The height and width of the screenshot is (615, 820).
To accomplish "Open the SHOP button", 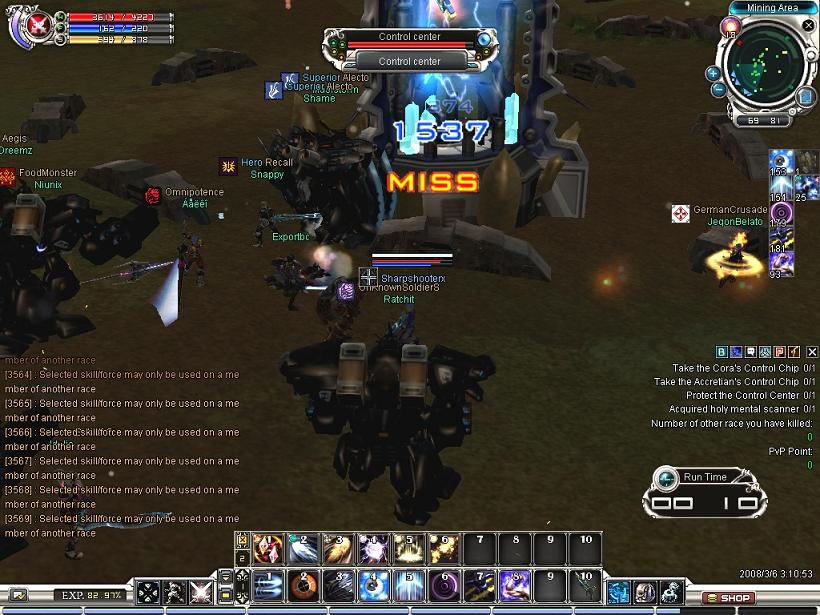I will (x=729, y=598).
